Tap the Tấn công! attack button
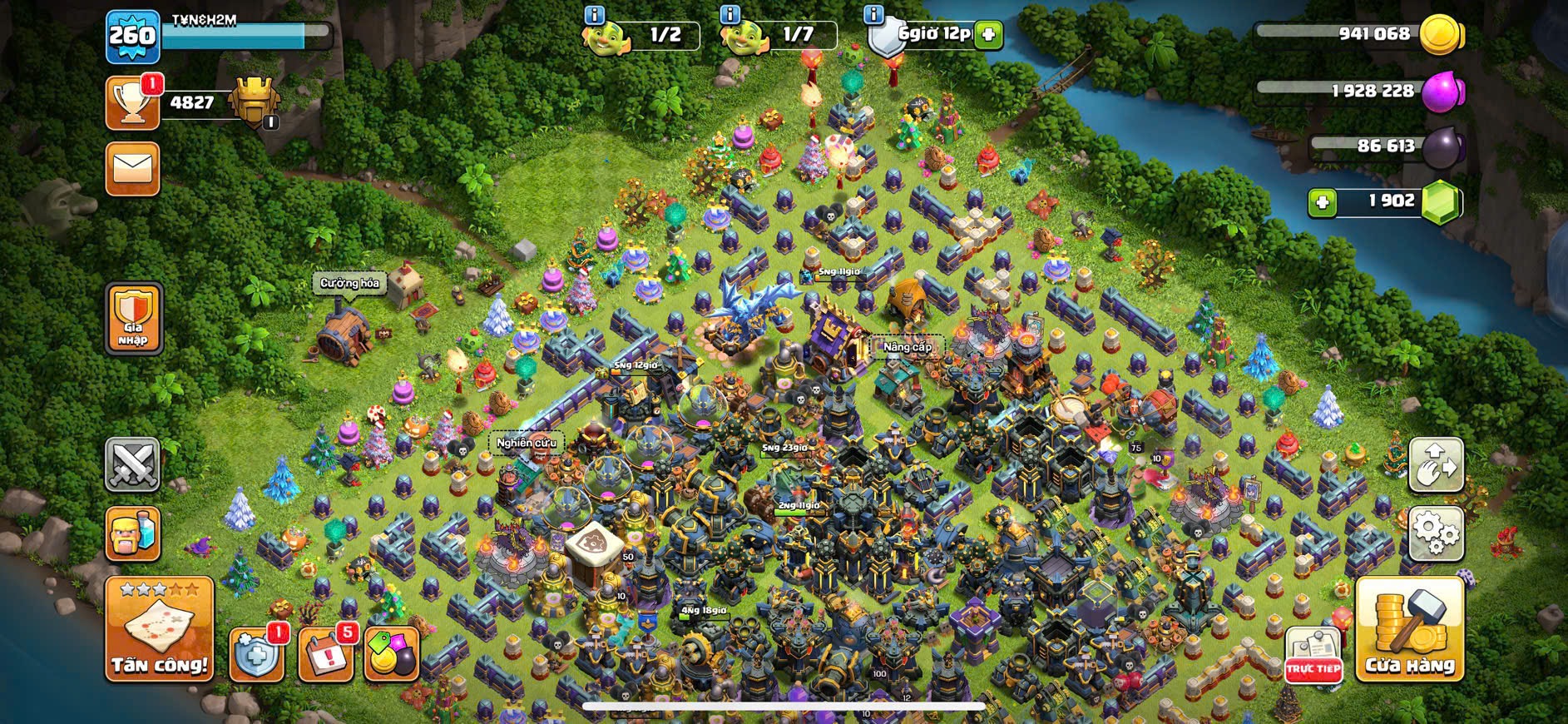This screenshot has height=724, width=1568. (x=159, y=629)
